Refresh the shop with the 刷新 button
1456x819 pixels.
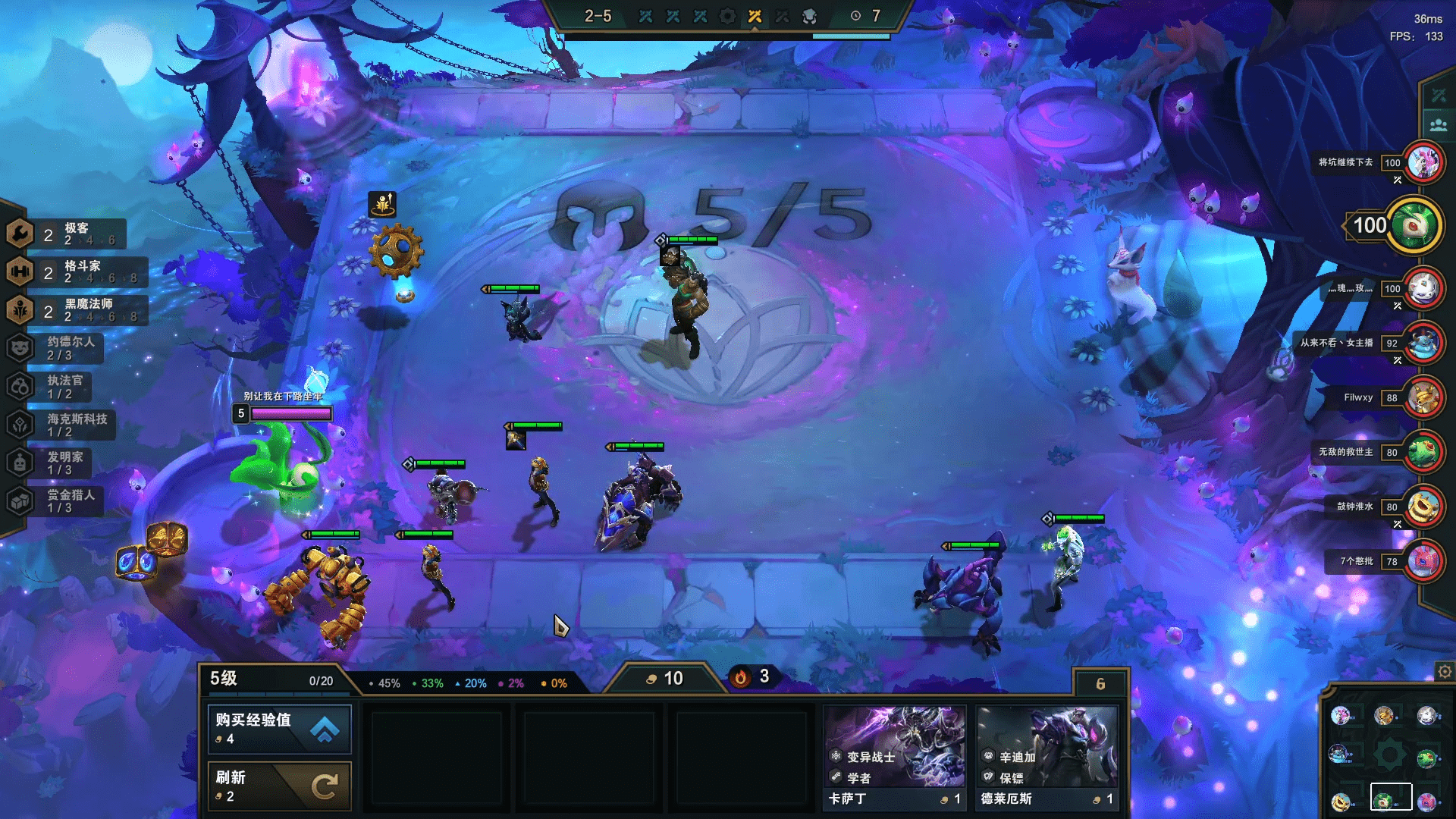[x=279, y=786]
